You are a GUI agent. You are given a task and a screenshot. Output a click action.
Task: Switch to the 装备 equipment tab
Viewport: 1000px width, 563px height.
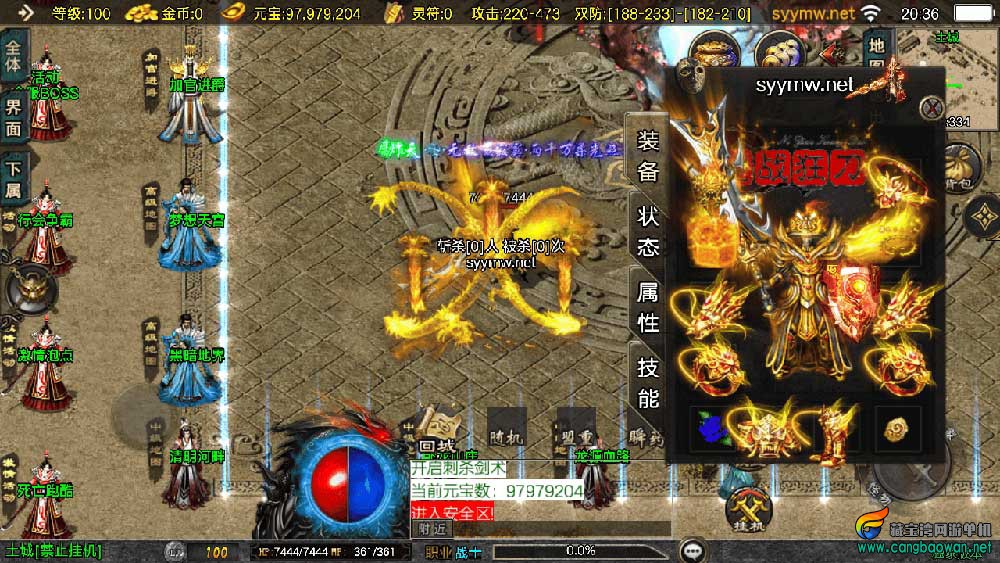pyautogui.click(x=648, y=157)
